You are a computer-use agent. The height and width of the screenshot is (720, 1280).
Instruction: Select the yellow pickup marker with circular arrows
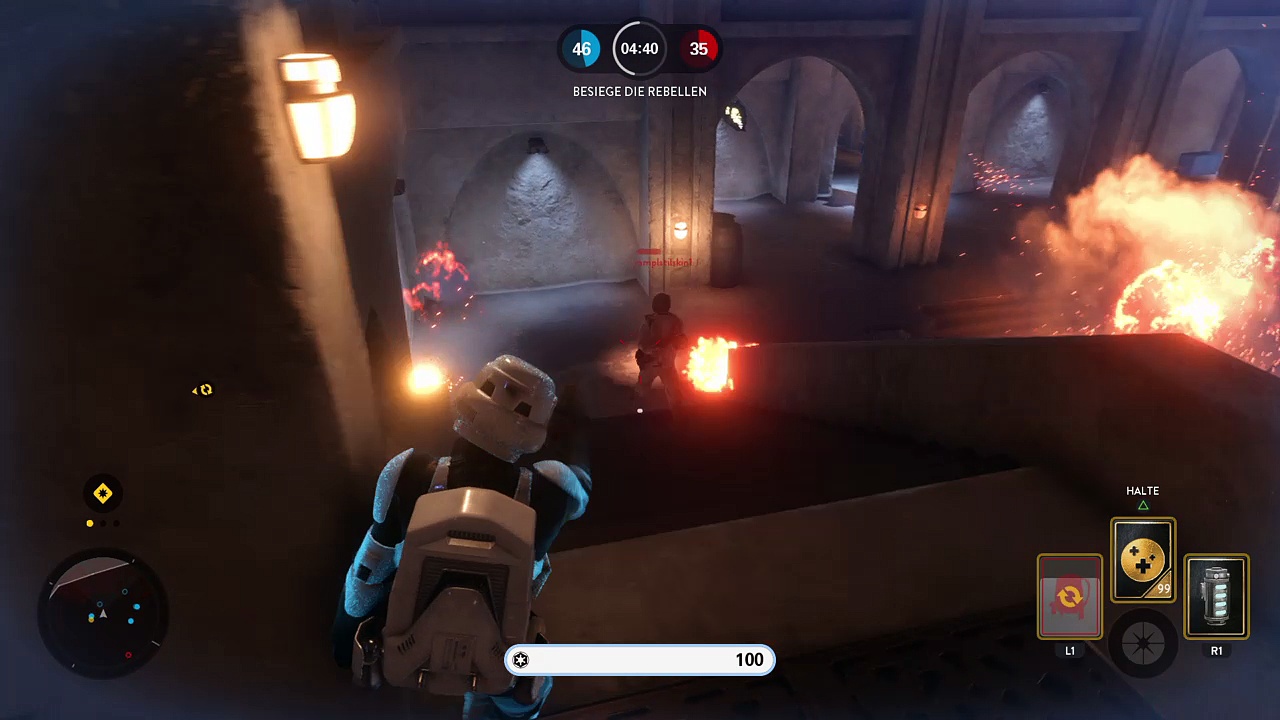tap(205, 390)
